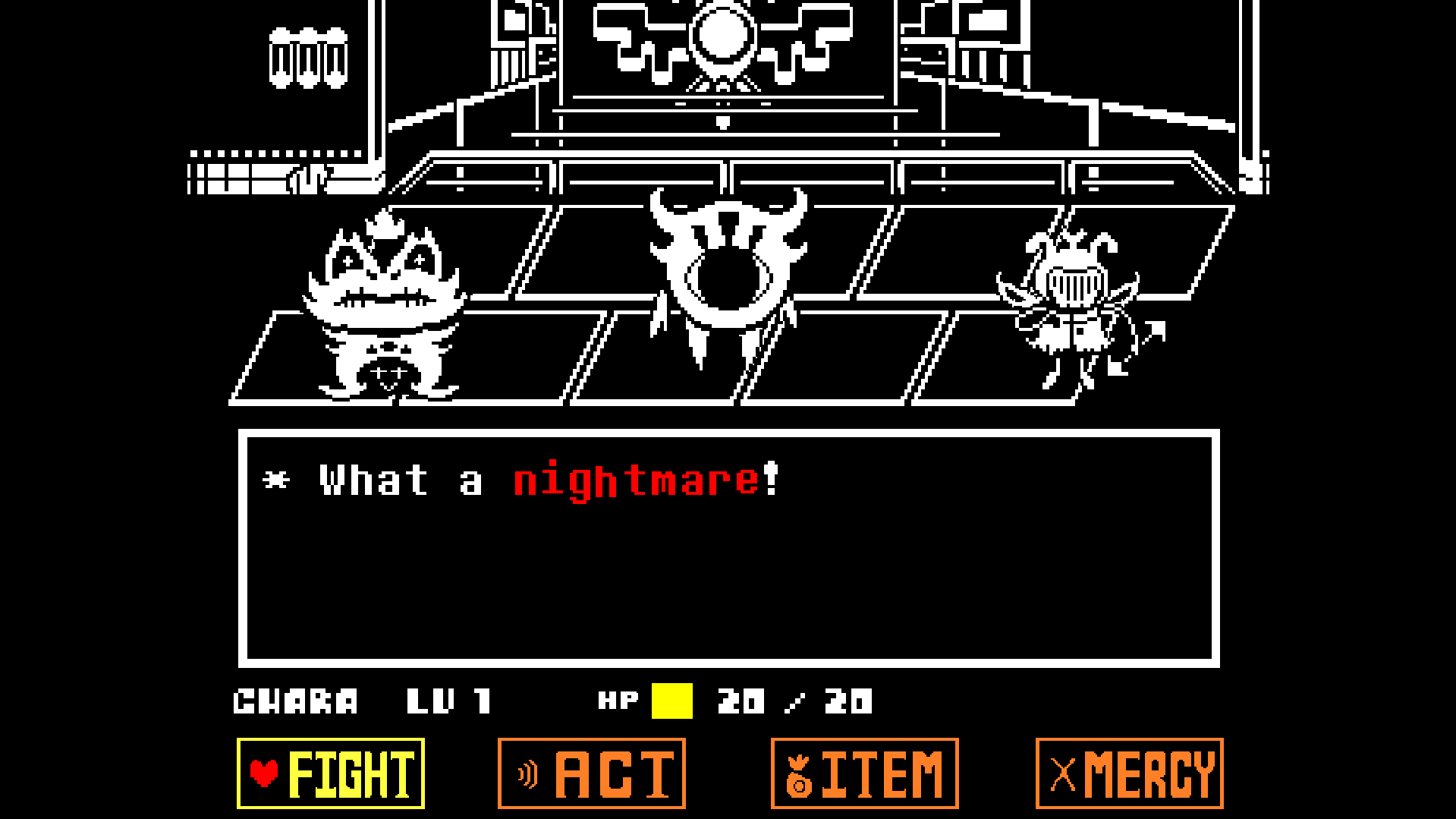Click the asterisk in the dialogue box
The image size is (1456, 819).
coord(275,480)
